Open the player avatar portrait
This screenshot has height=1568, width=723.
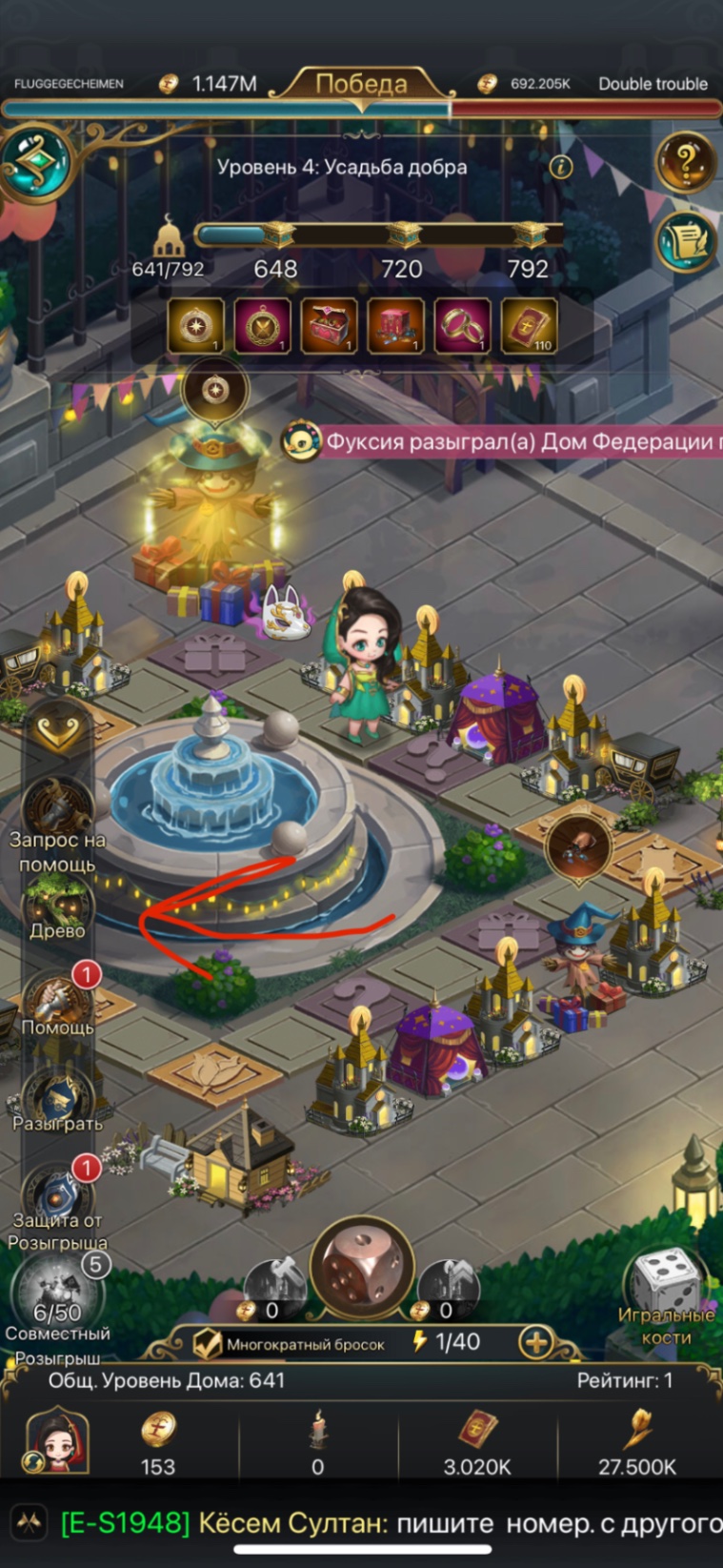coord(57,1441)
